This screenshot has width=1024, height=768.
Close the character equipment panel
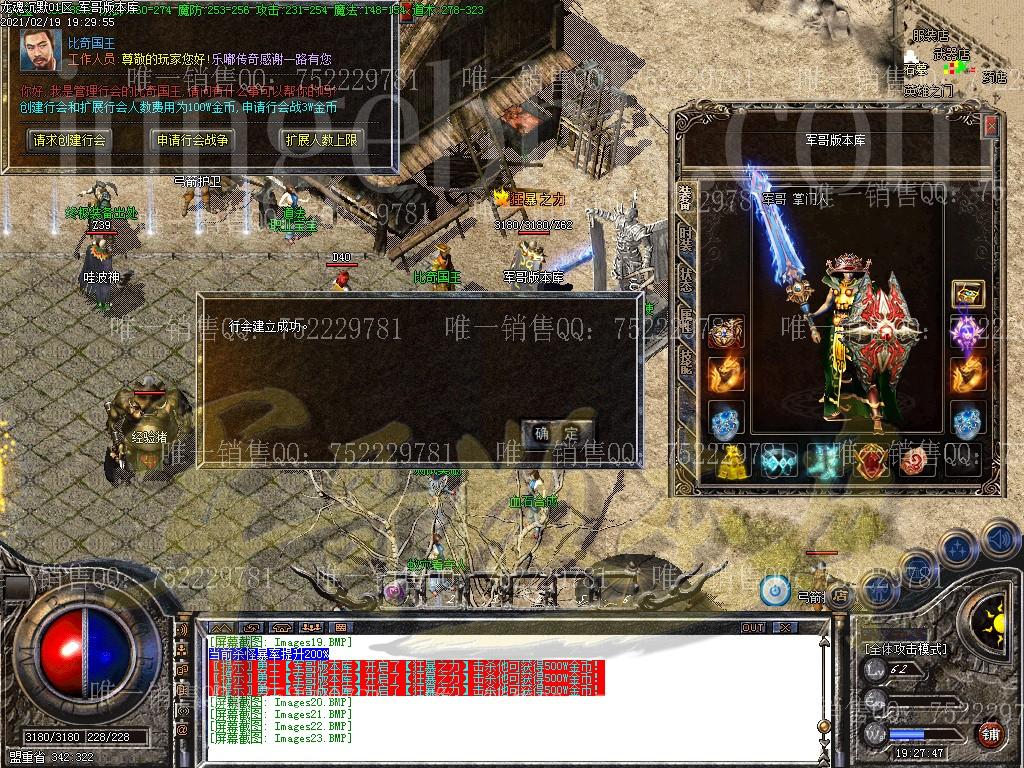[x=990, y=126]
